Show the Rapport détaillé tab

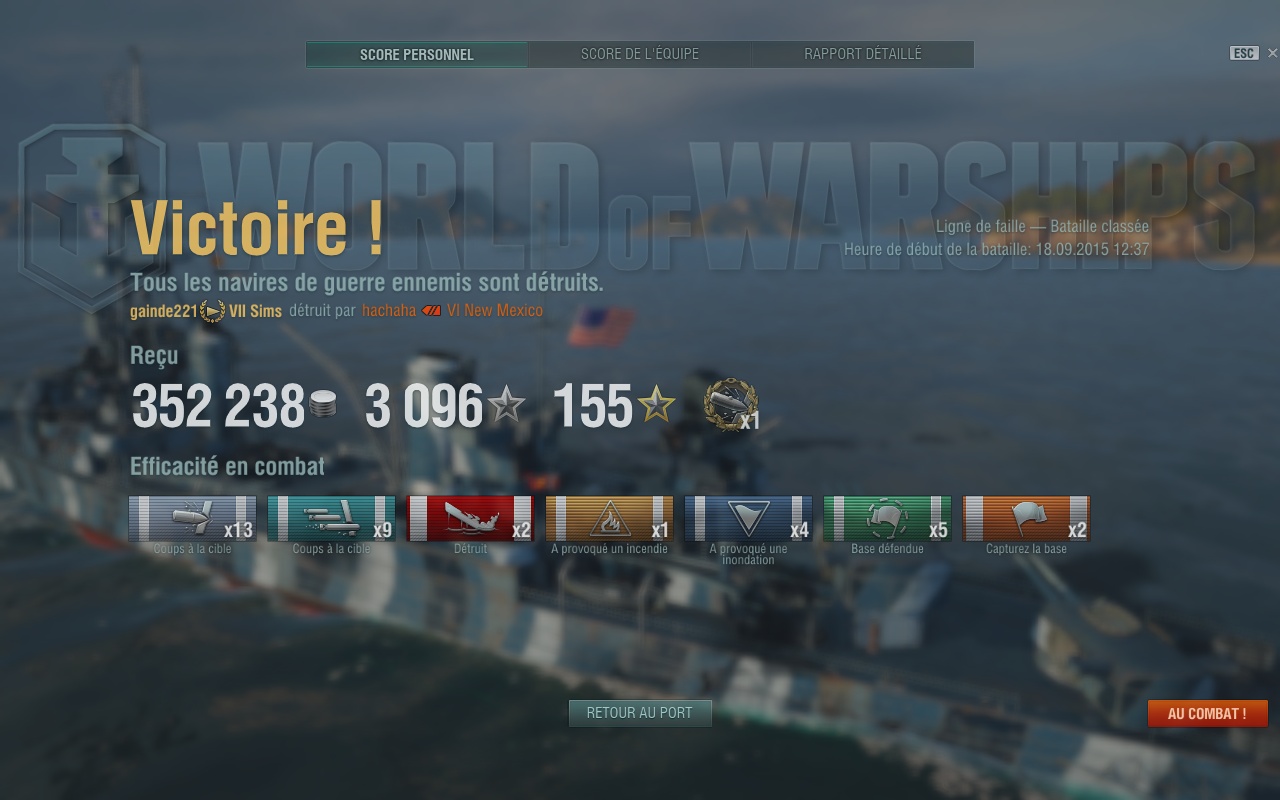[863, 54]
